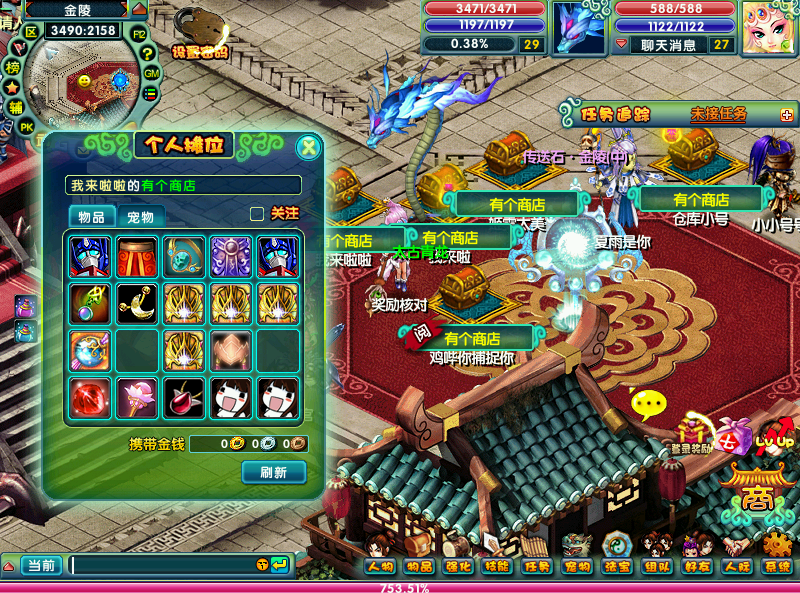Switch to the 宠物 (pets) stall tab
This screenshot has height=593, width=800.
coord(141,217)
